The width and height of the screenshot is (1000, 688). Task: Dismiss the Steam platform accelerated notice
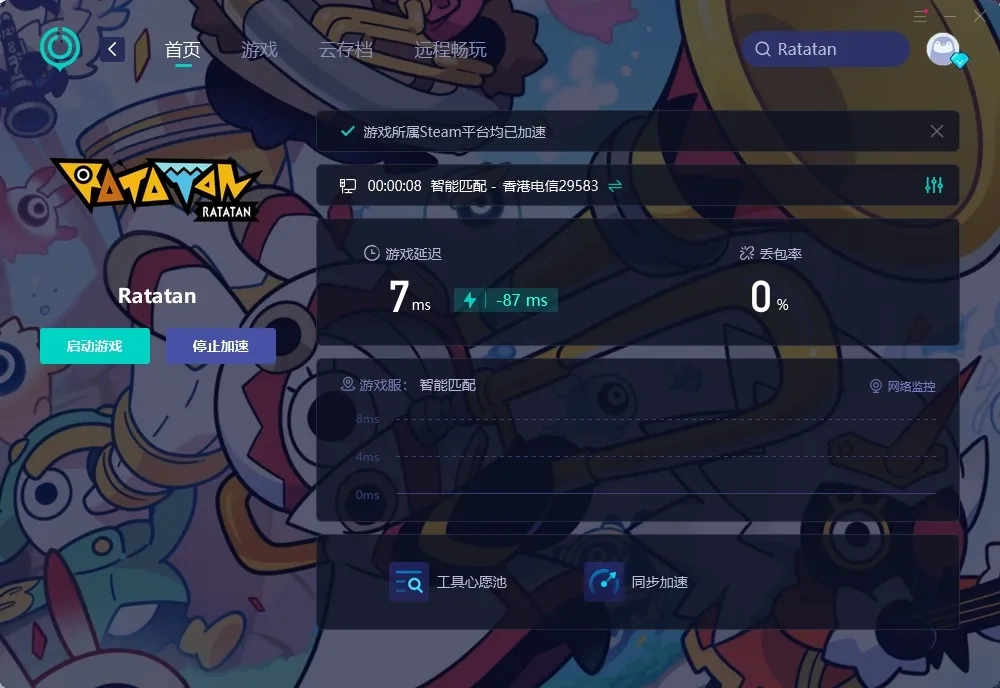click(937, 131)
